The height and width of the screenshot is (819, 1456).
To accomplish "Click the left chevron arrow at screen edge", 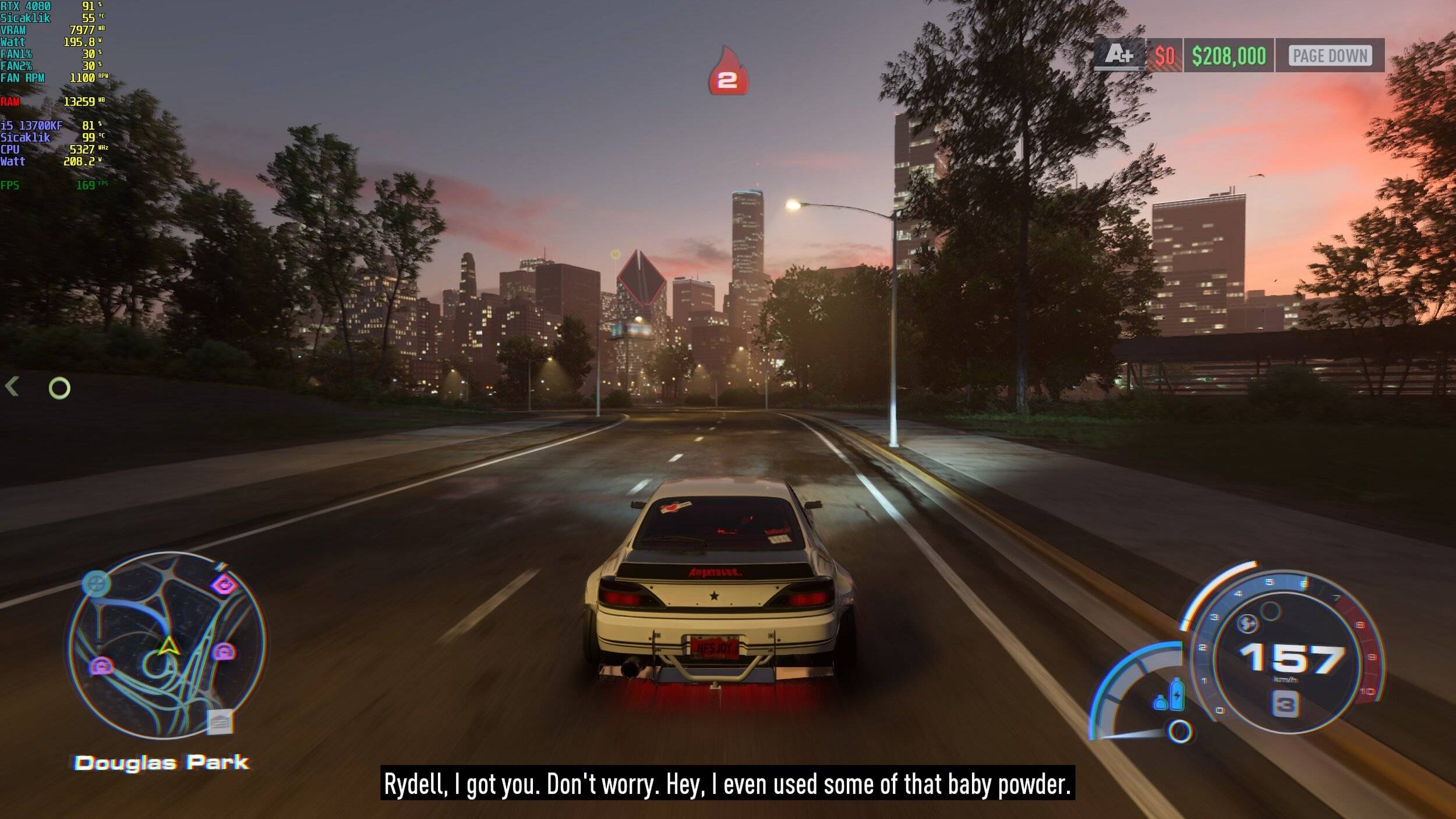I will (12, 387).
